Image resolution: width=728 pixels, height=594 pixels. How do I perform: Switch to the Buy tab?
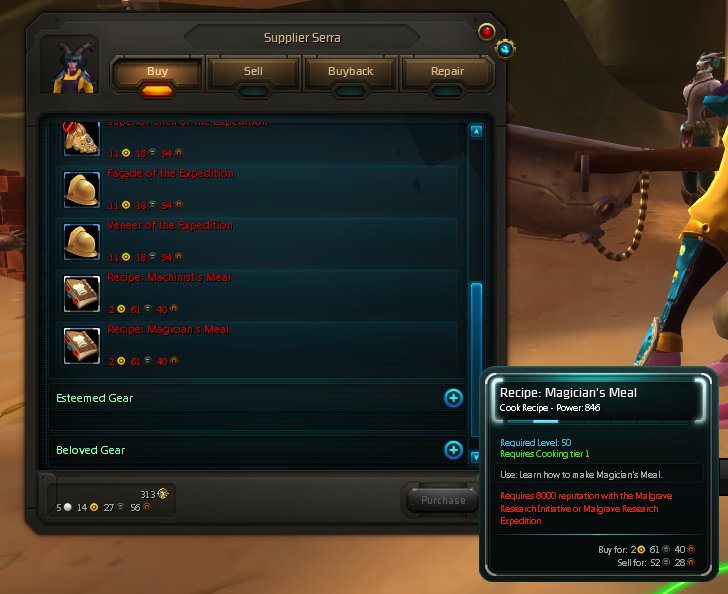tap(157, 72)
